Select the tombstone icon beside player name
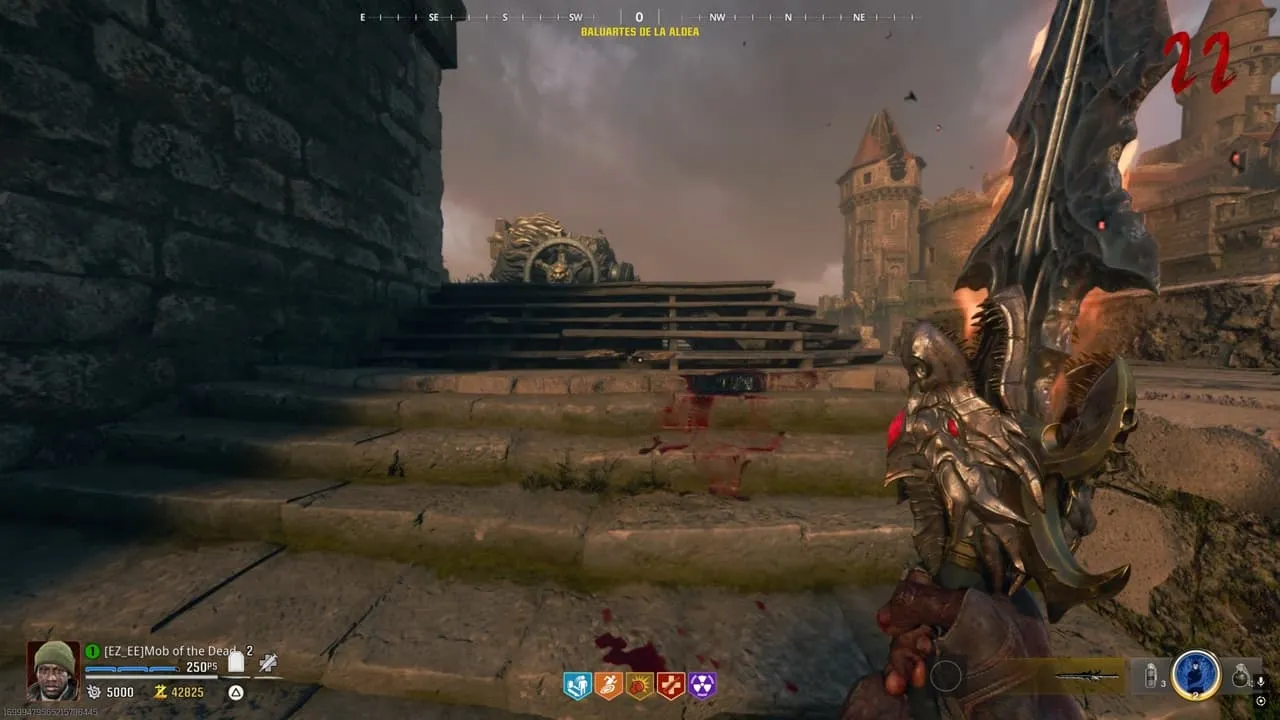 236,661
